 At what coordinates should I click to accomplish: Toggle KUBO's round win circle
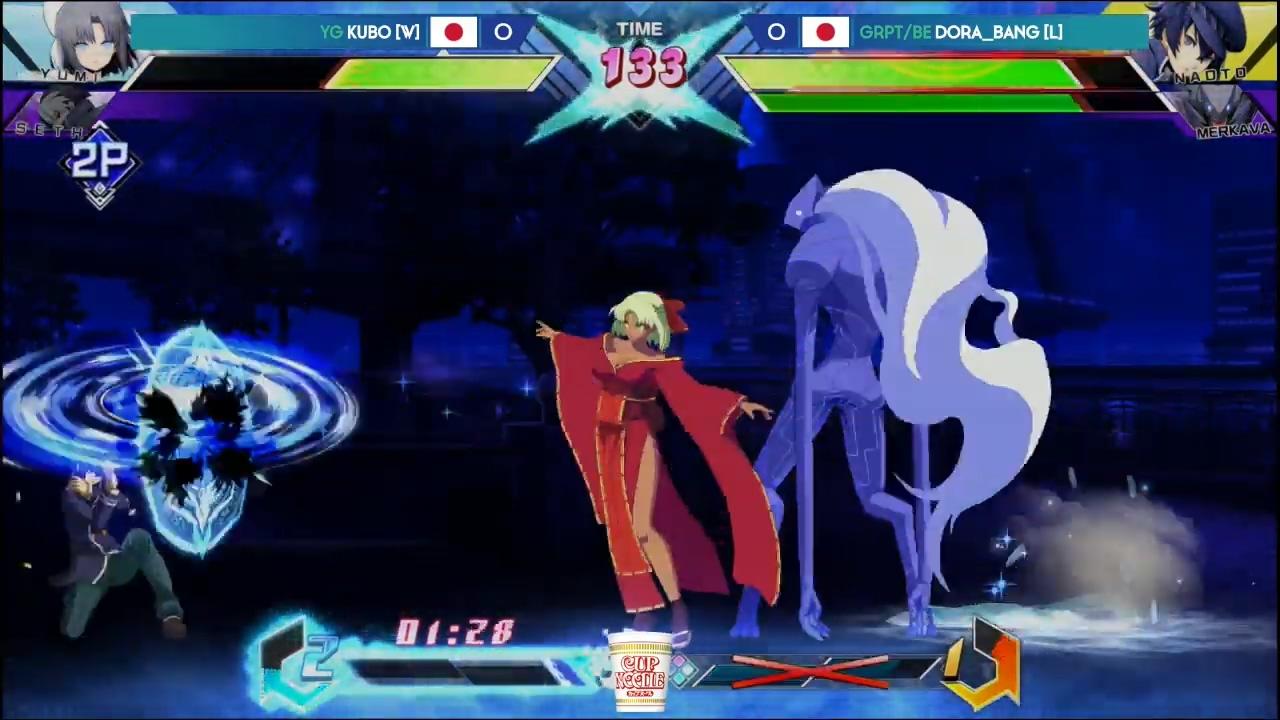(x=503, y=33)
